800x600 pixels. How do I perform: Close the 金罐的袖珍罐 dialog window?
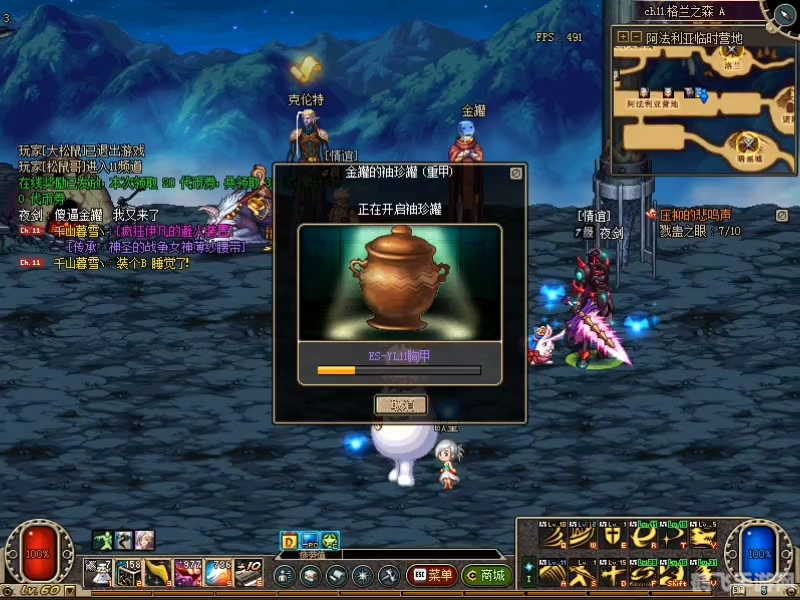point(515,173)
